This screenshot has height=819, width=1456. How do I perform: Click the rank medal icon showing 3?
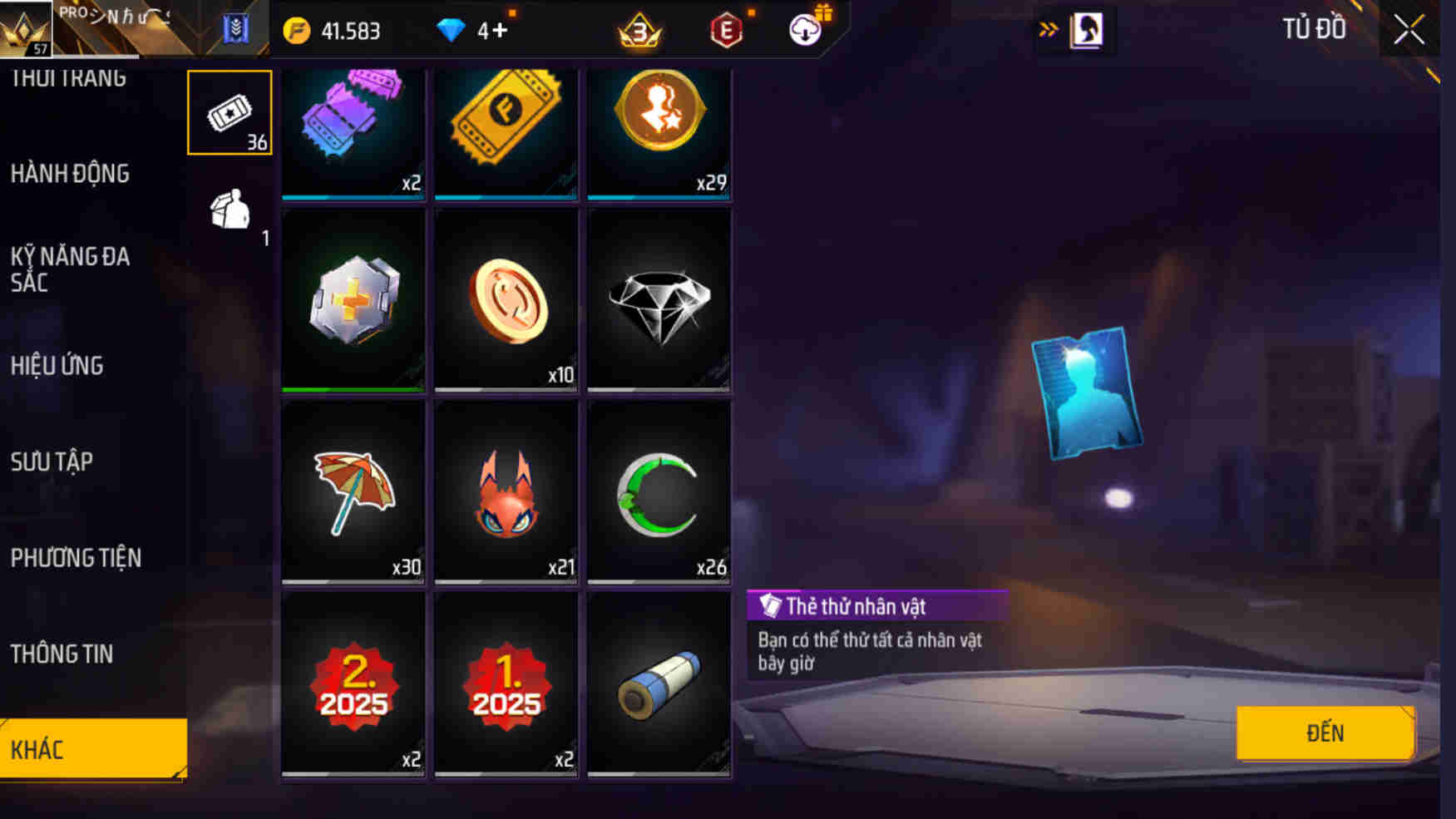coord(639,32)
